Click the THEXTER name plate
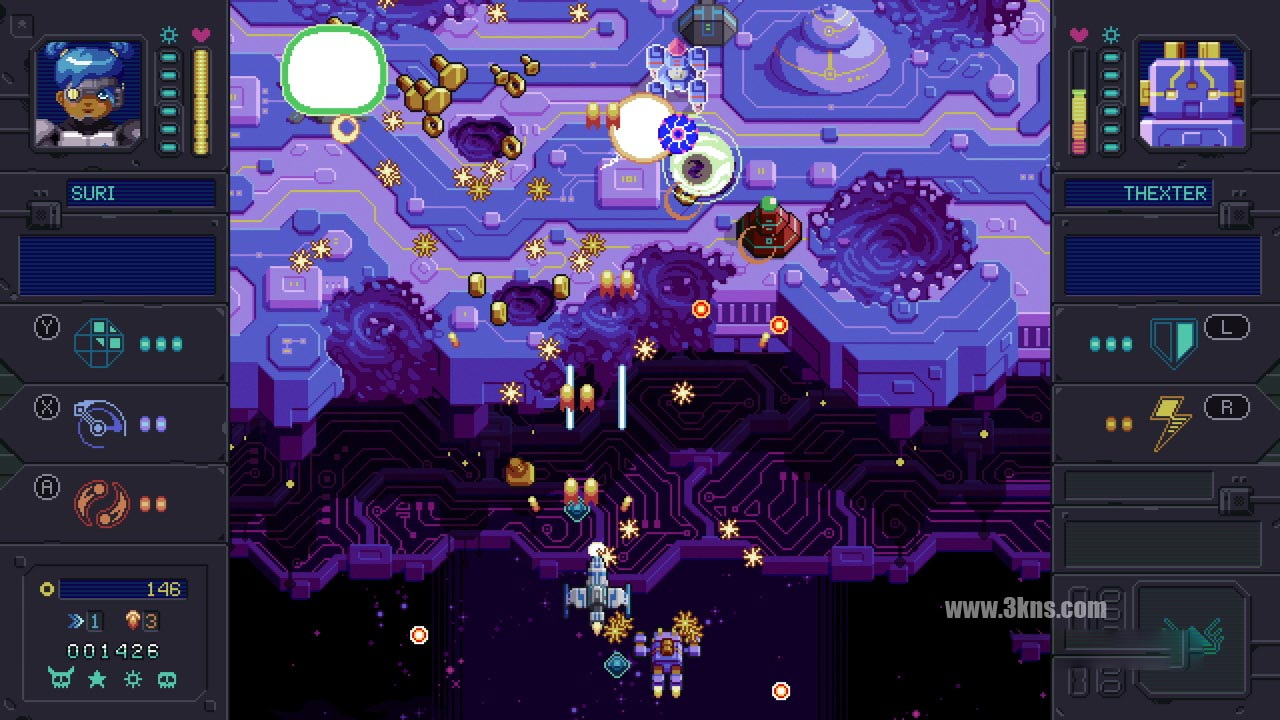The width and height of the screenshot is (1280, 720). (1138, 193)
